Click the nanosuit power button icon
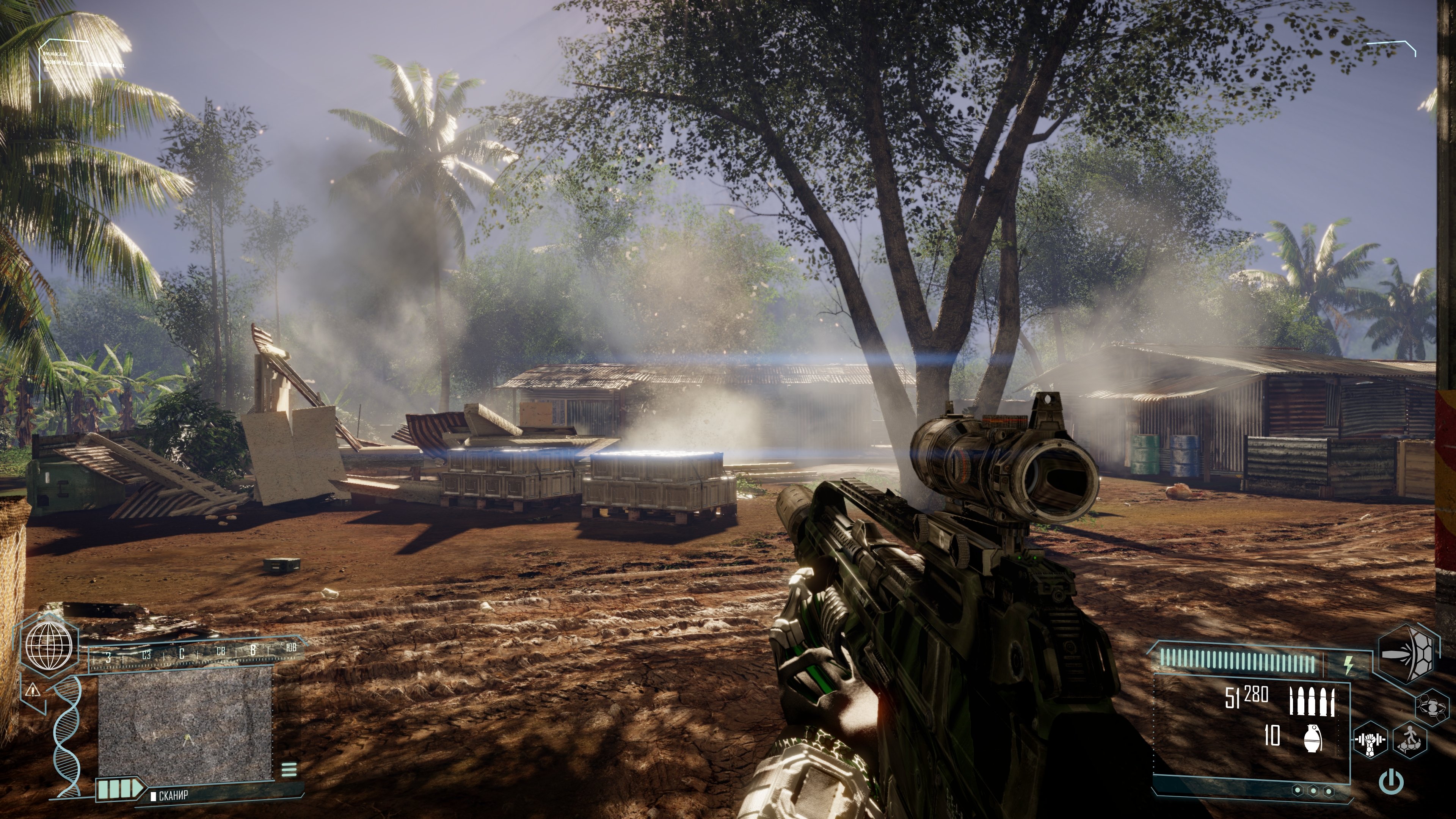The width and height of the screenshot is (1456, 819). point(1391,782)
